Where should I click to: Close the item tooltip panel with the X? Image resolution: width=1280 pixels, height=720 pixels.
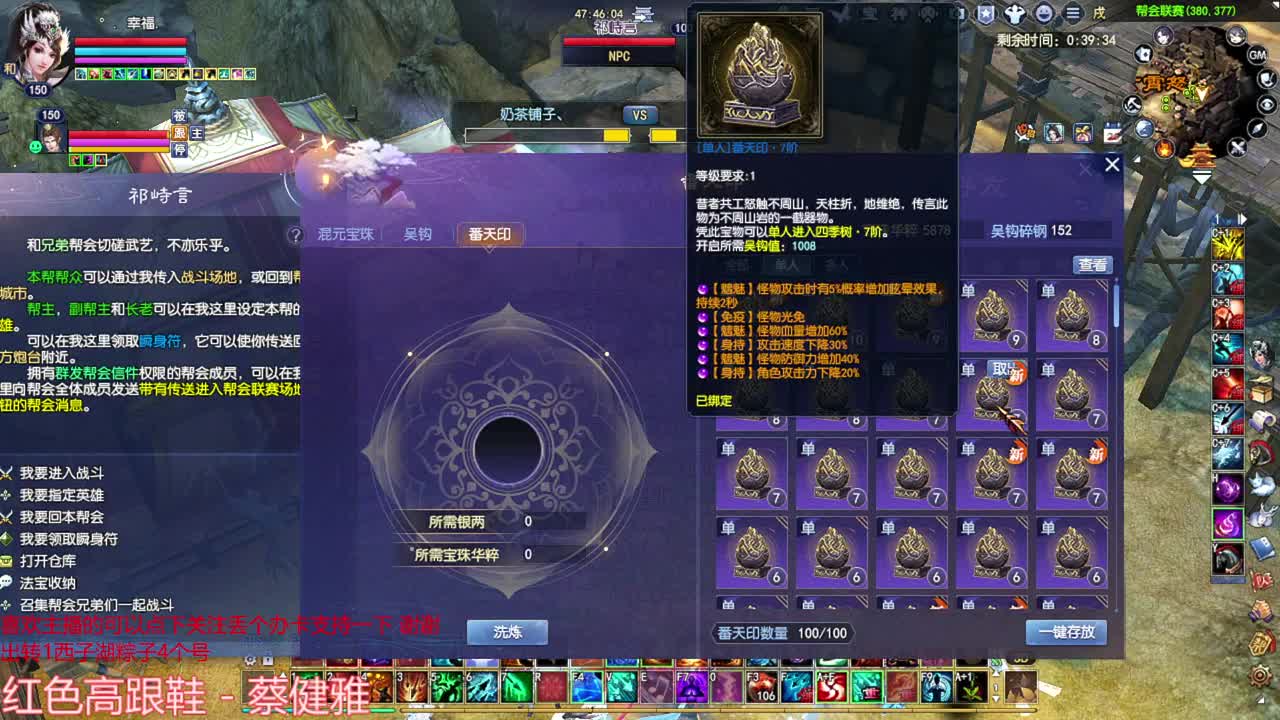pos(1111,164)
